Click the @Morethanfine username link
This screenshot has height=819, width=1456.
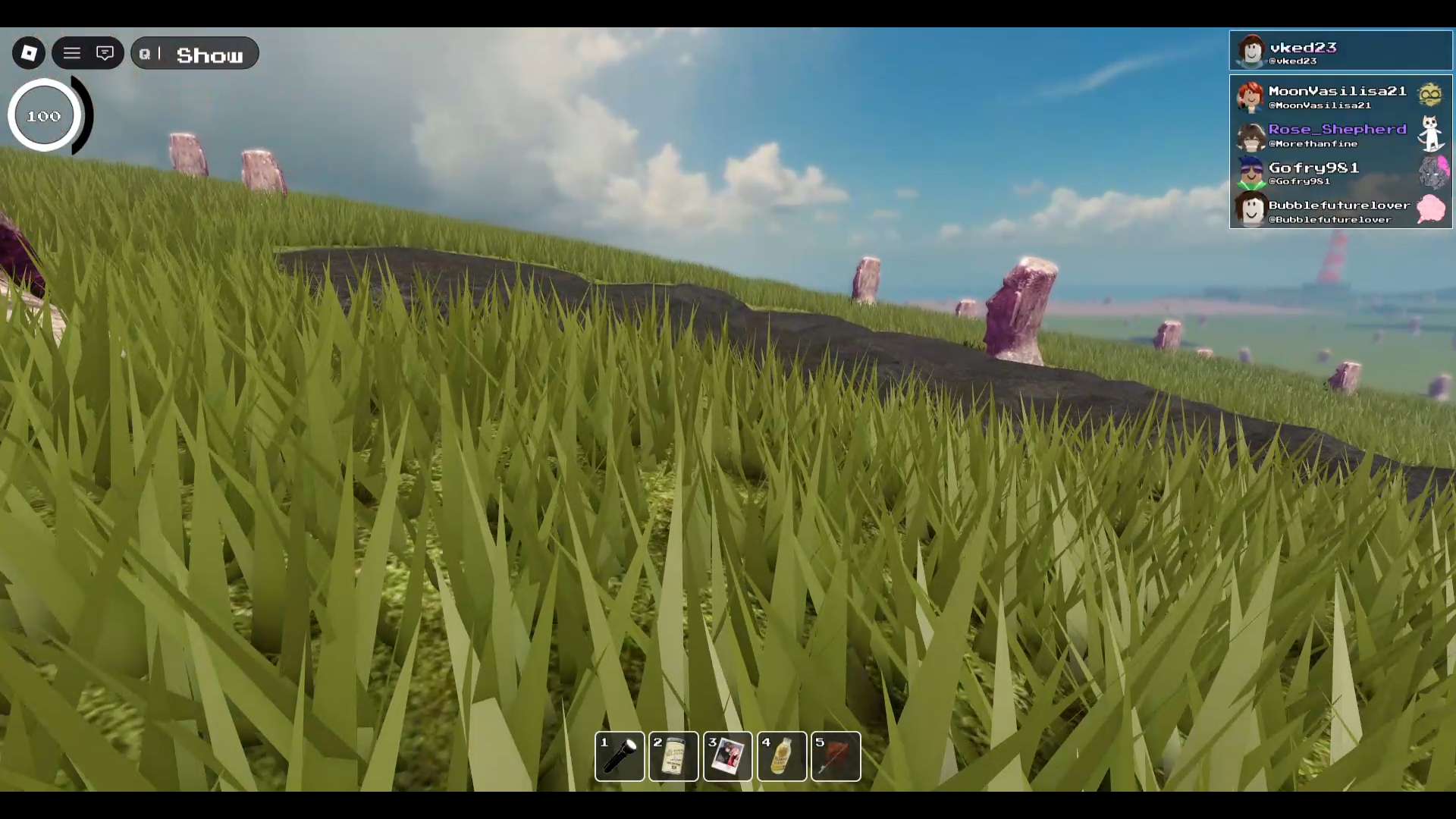tap(1312, 143)
